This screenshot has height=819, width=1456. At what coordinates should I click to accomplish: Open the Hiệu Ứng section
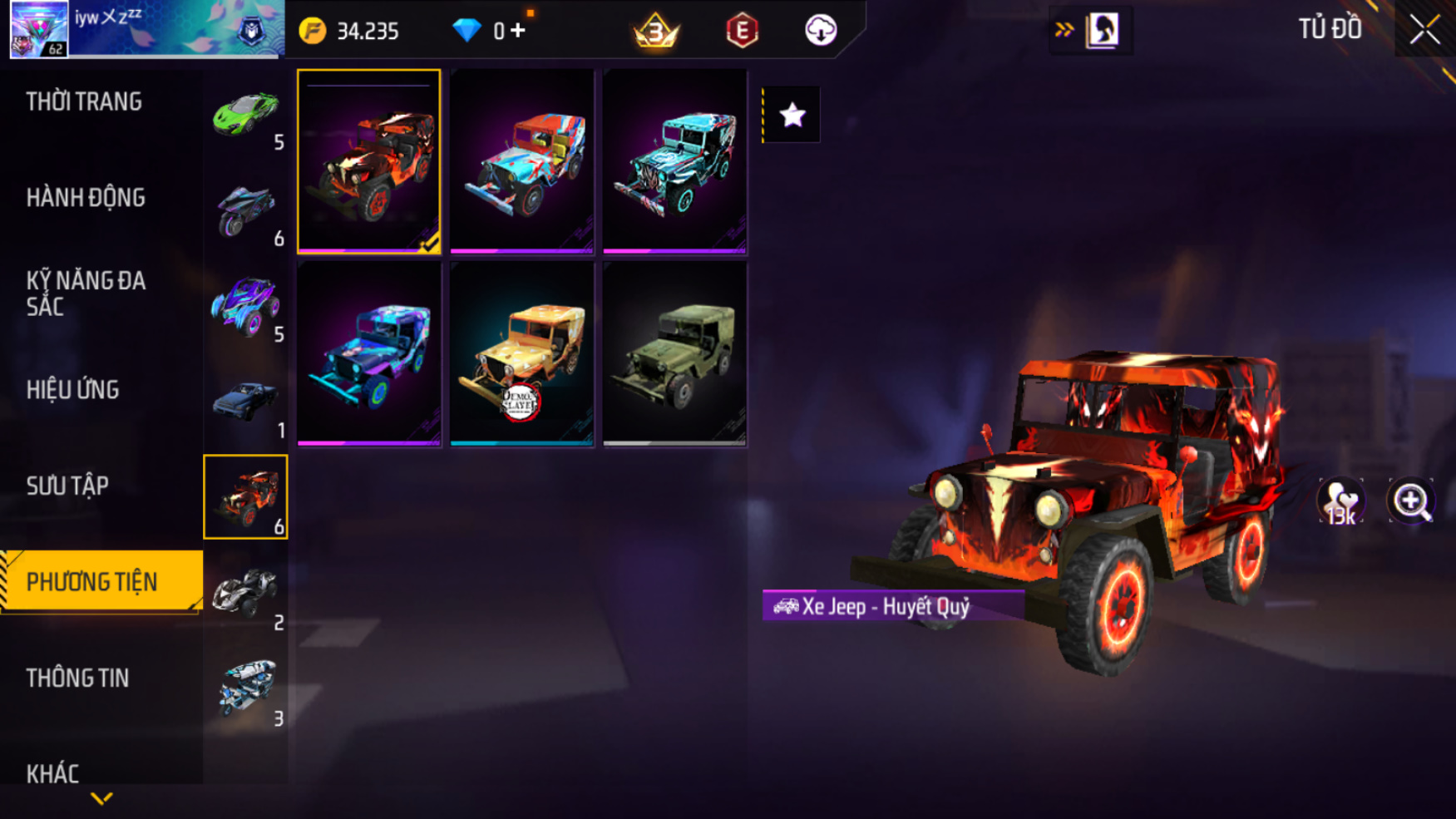point(73,390)
